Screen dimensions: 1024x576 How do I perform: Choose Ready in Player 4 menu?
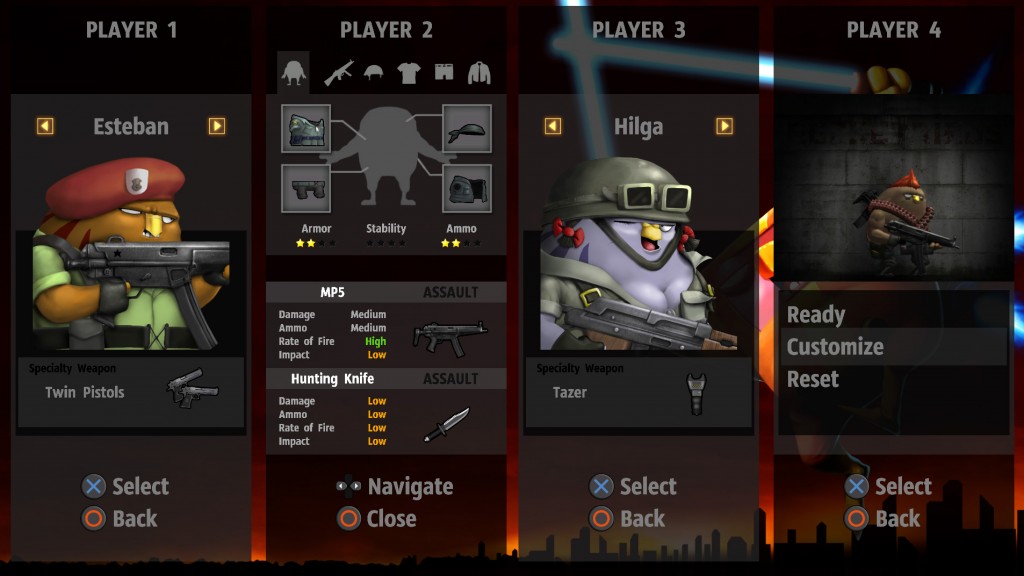pyautogui.click(x=816, y=315)
